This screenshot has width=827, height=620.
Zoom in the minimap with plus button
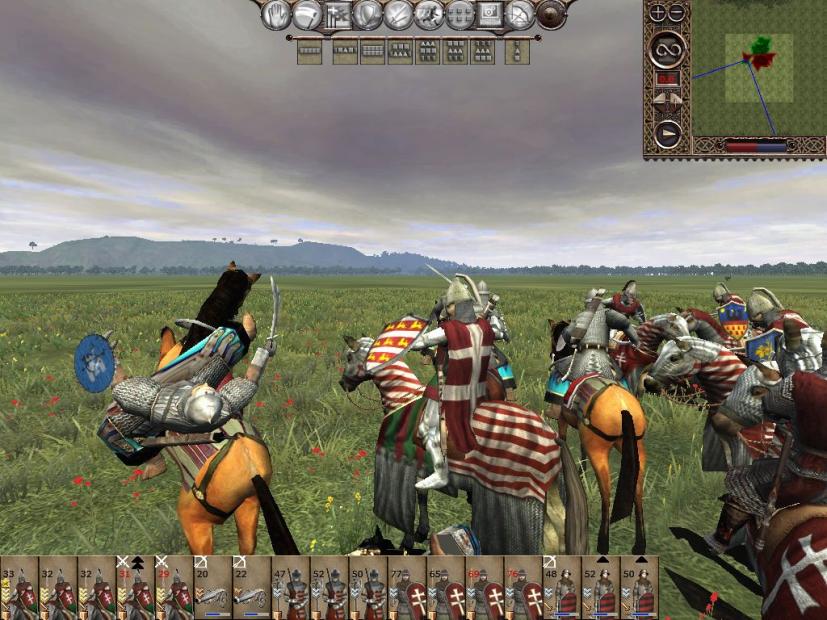(x=657, y=13)
